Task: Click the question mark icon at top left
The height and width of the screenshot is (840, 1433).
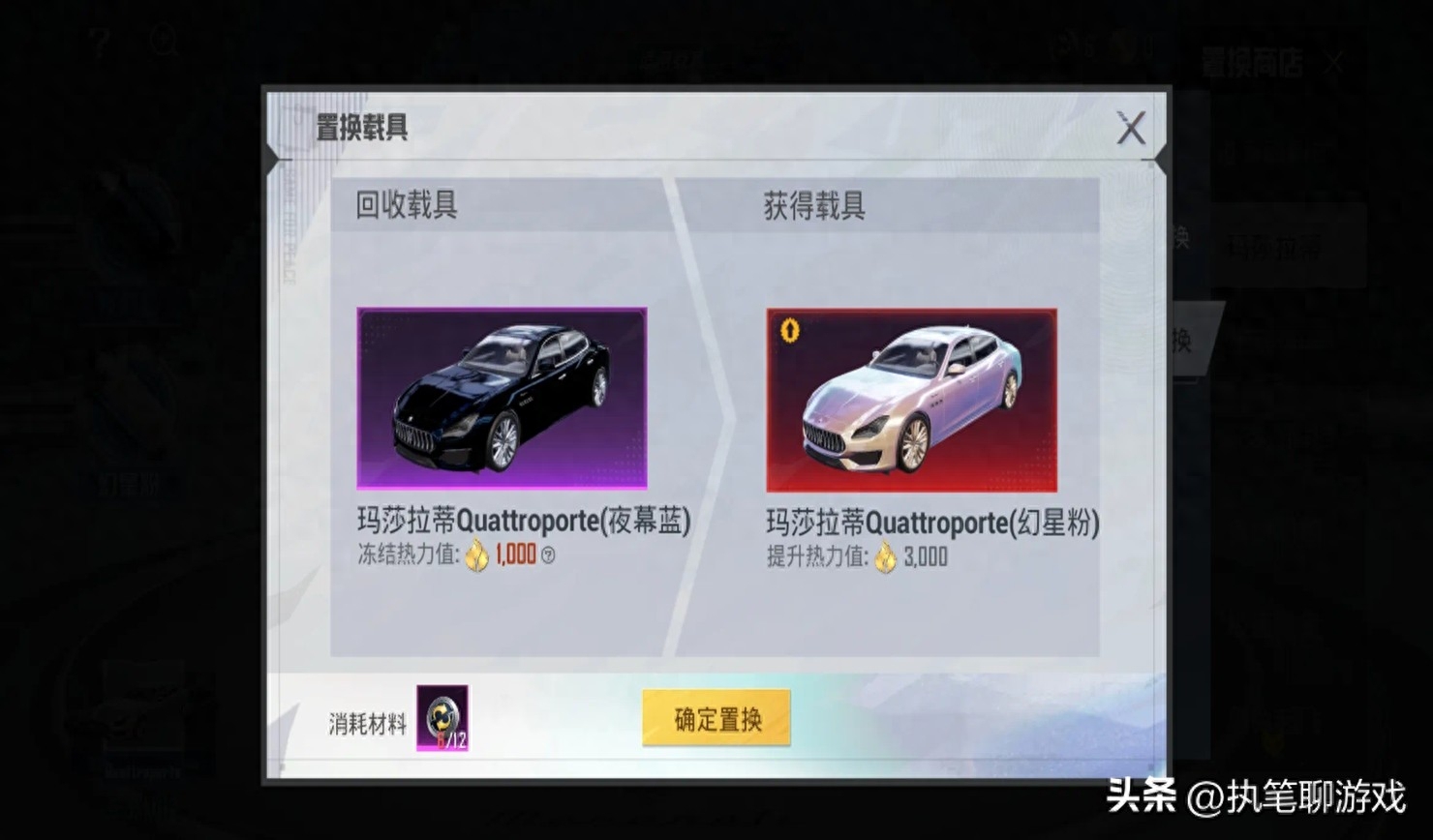Action: pyautogui.click(x=97, y=41)
